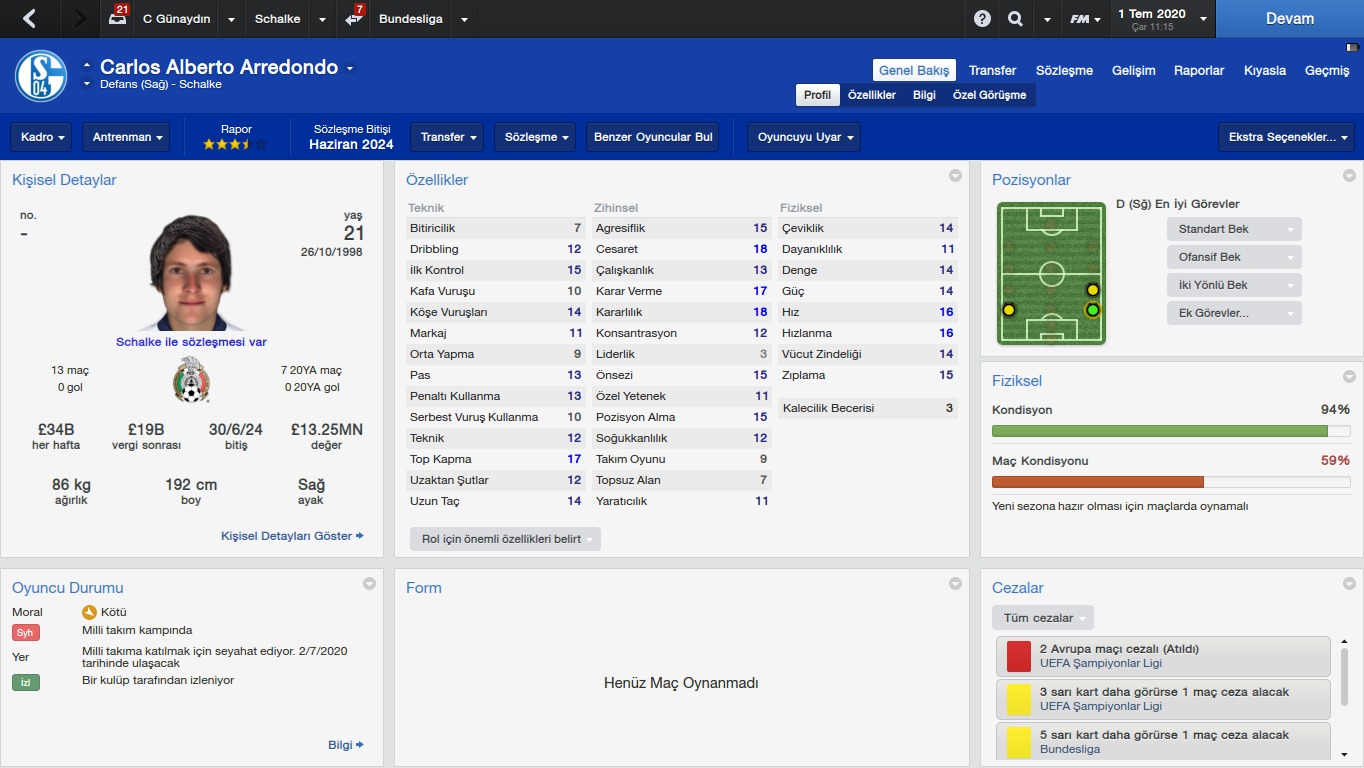Screen dimensions: 1364x768
Task: Open the Oyuncuyu Uyar dropdown
Action: point(803,137)
